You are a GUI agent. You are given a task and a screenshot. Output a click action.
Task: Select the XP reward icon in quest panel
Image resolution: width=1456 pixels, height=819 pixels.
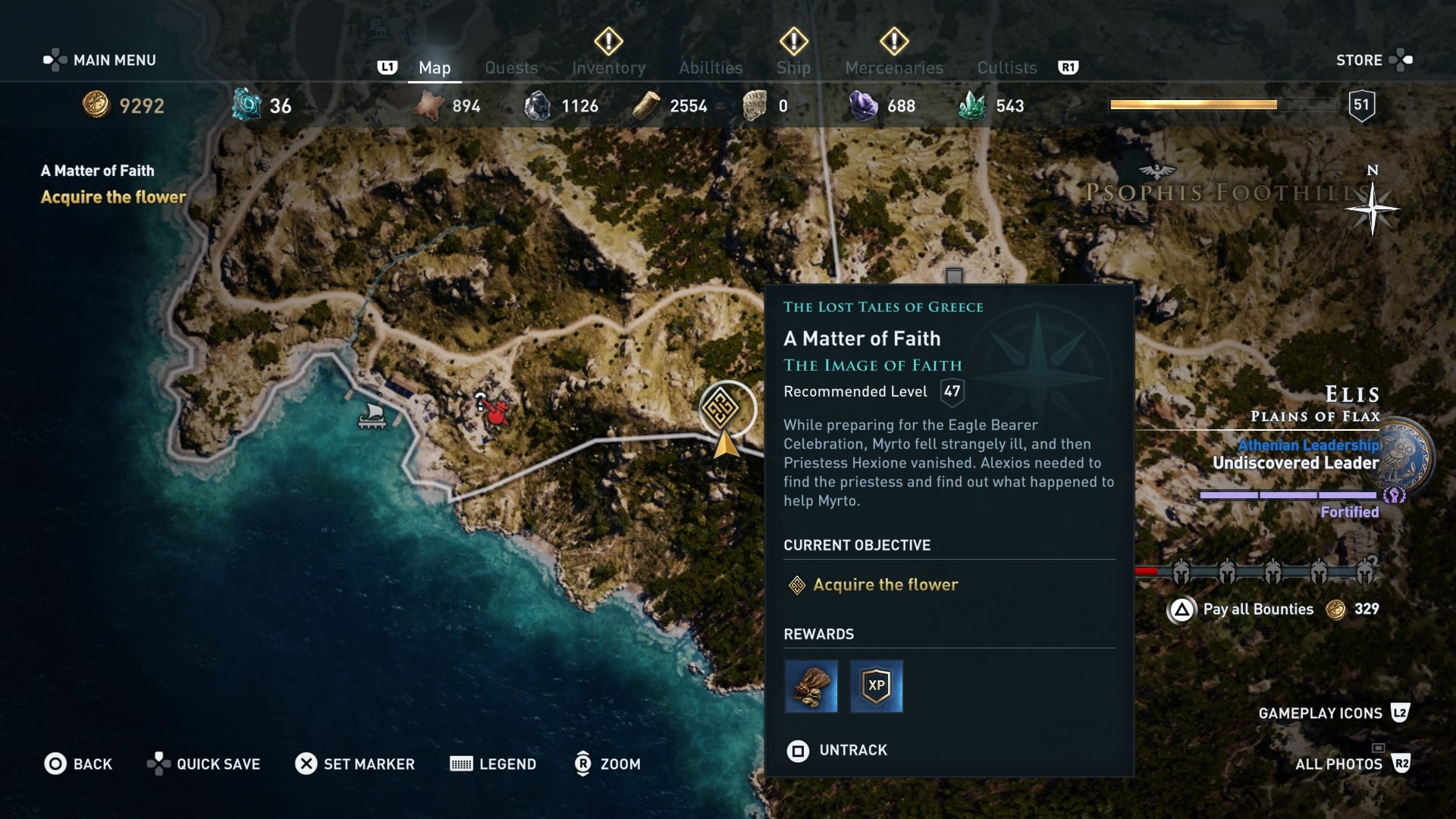pyautogui.click(x=877, y=687)
